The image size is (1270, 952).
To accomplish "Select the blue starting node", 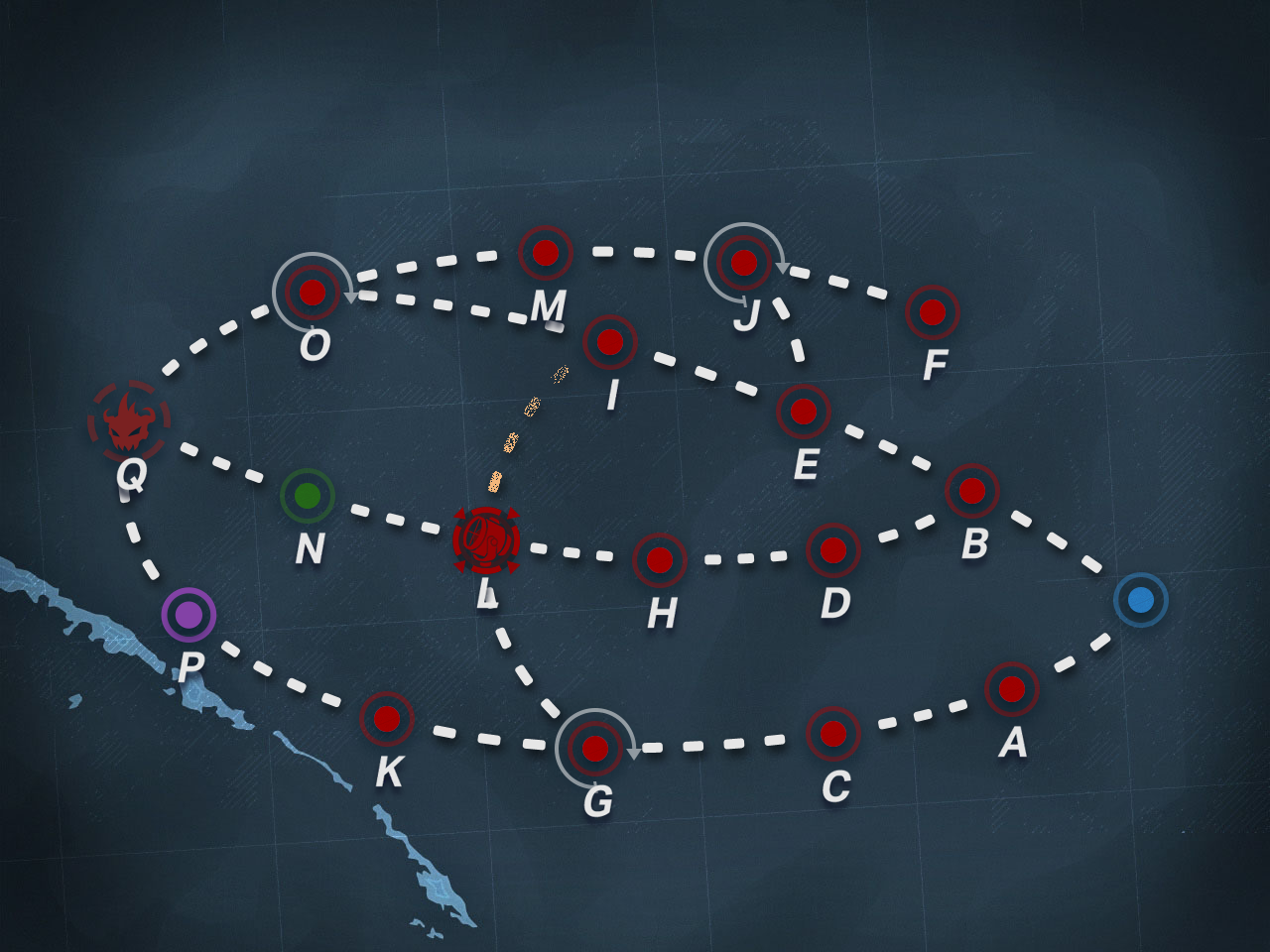I will 1141,600.
